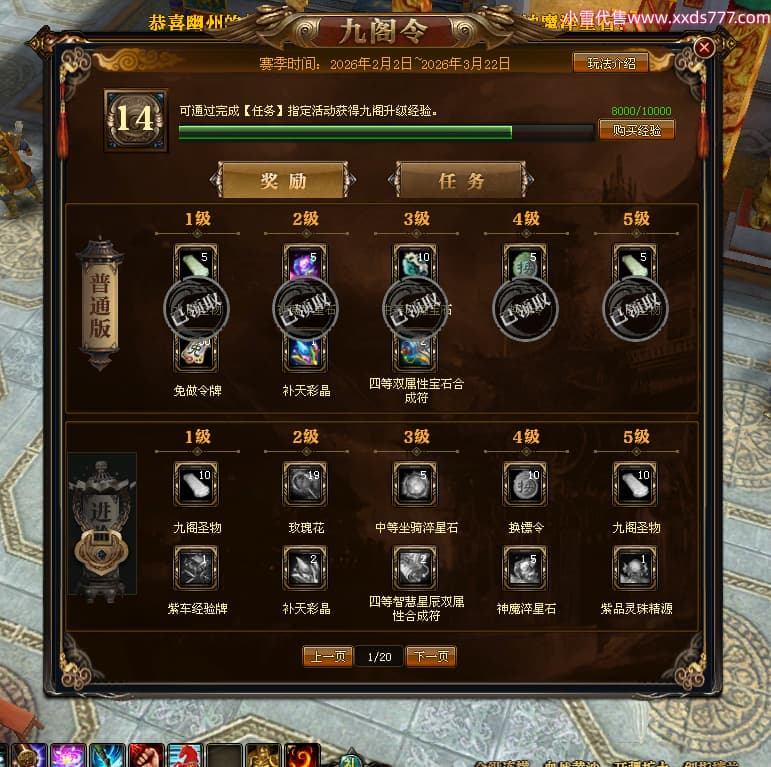Viewport: 771px width, 767px height.
Task: Go to the next page with 下一页
Action: point(431,656)
